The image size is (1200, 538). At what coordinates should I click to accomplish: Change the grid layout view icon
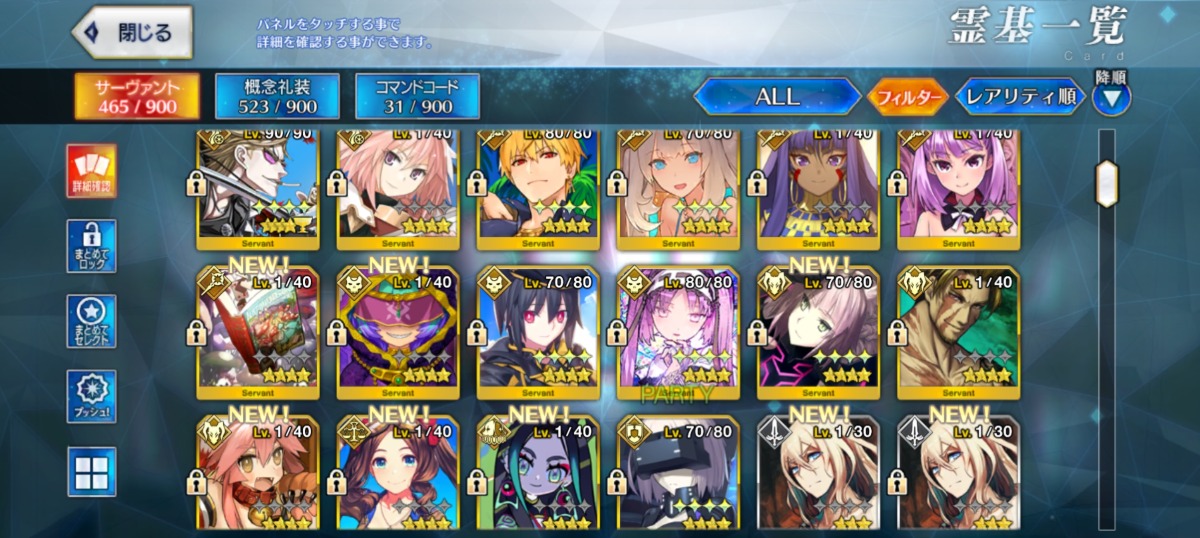(91, 471)
